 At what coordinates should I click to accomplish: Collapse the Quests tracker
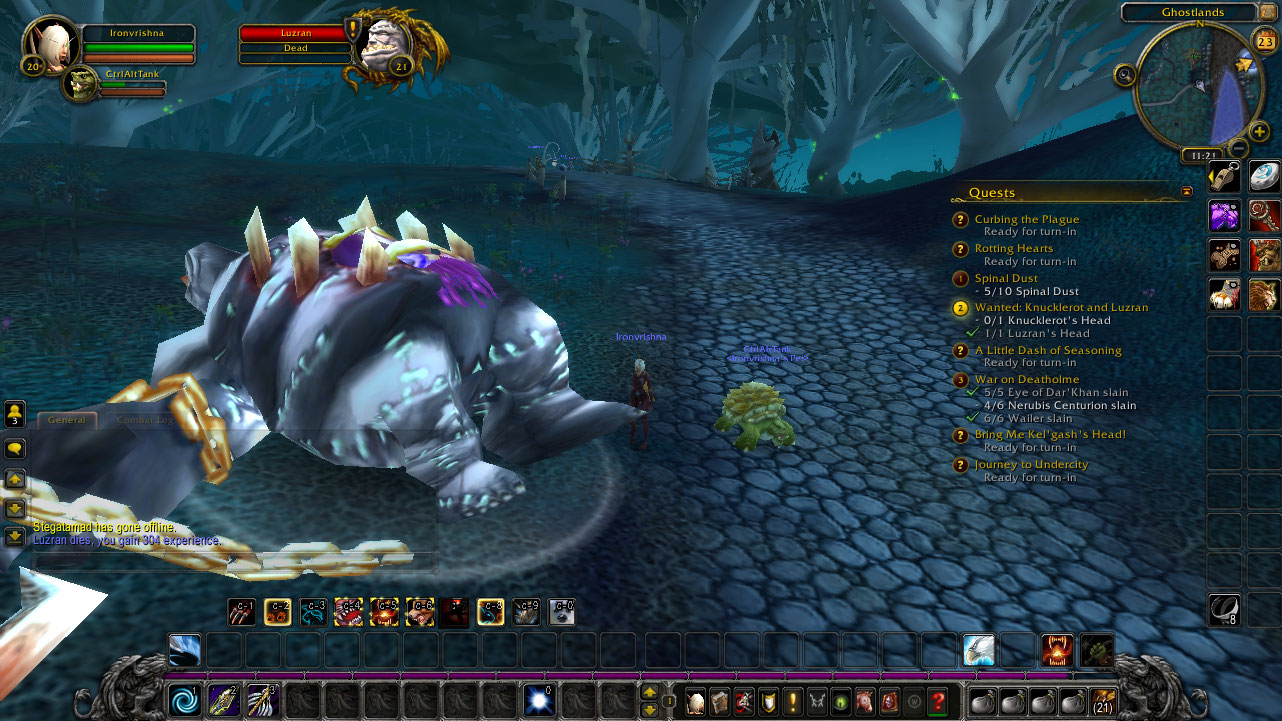[1187, 191]
